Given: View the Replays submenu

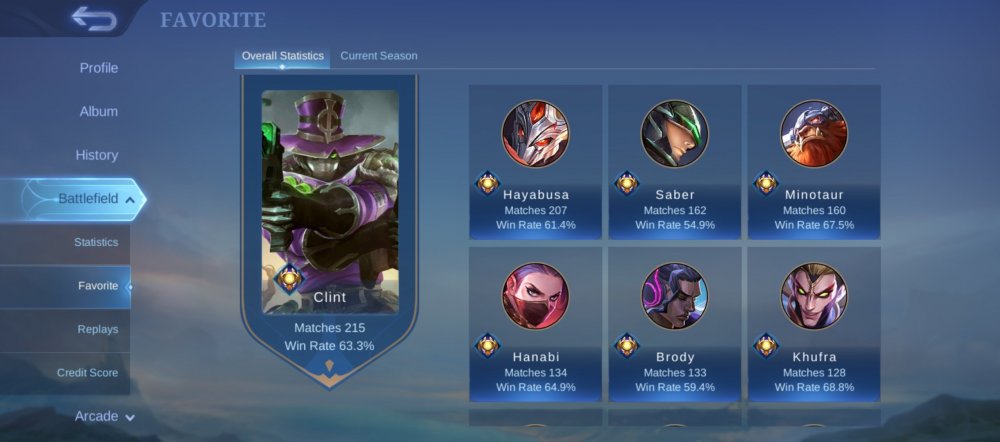Looking at the screenshot, I should [x=98, y=329].
